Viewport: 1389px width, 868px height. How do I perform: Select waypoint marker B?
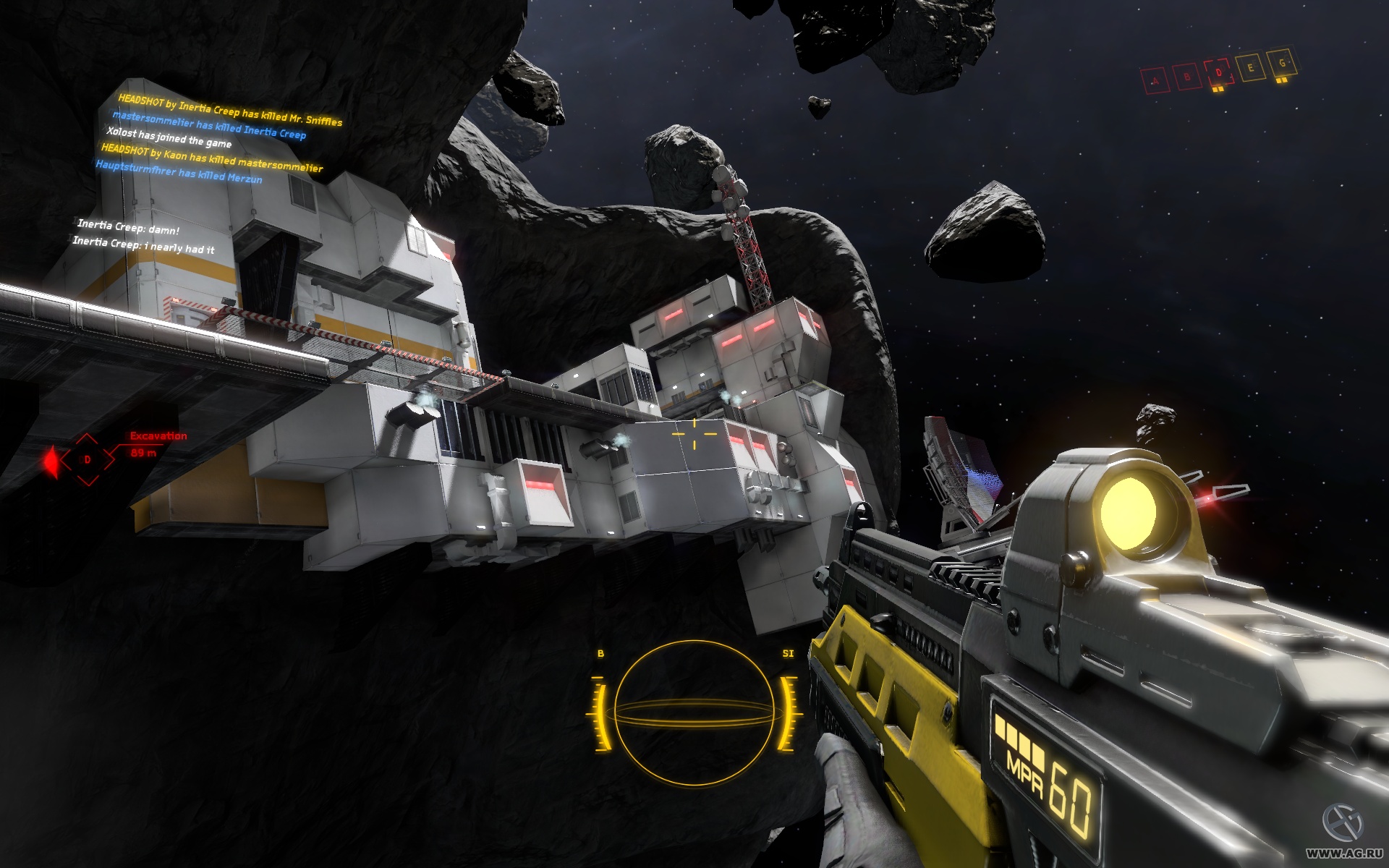pyautogui.click(x=1186, y=76)
